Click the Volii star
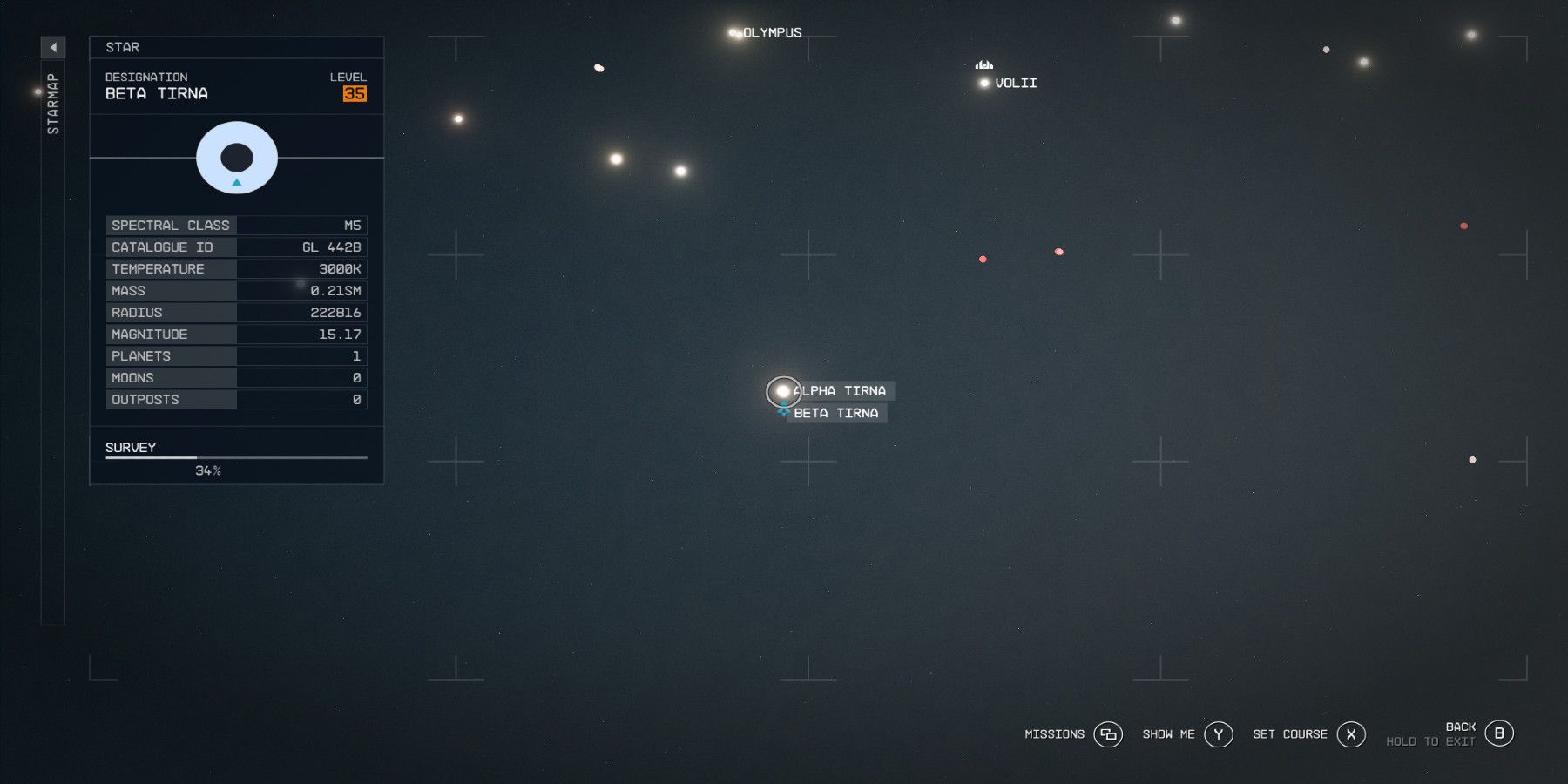The width and height of the screenshot is (1568, 784). [984, 83]
